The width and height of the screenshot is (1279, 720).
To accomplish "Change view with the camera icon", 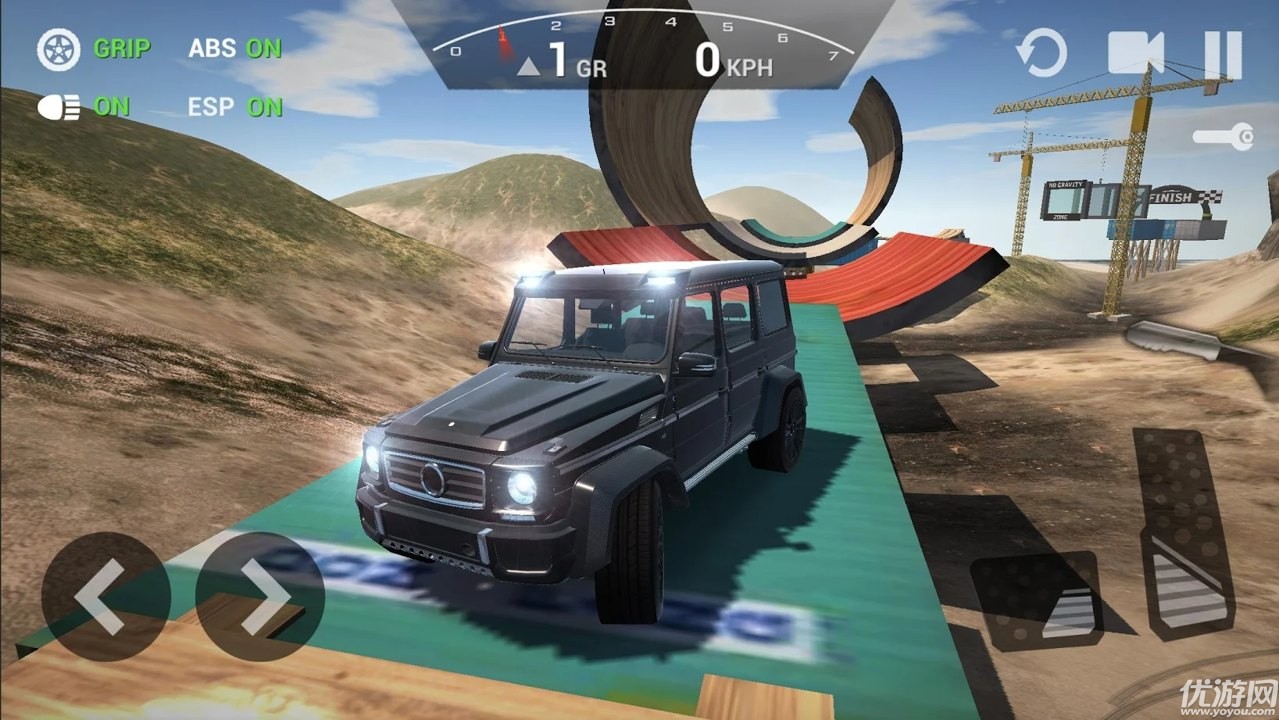I will click(x=1136, y=53).
